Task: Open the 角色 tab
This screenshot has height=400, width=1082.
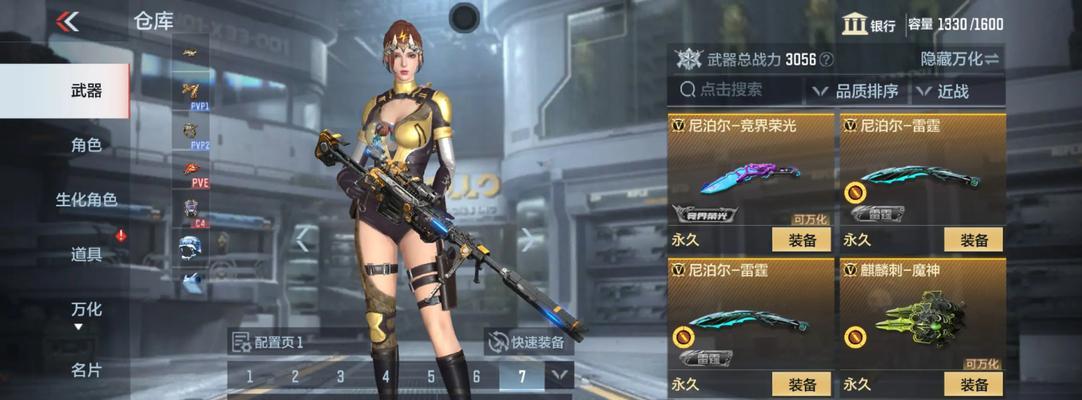Action: pyautogui.click(x=86, y=145)
